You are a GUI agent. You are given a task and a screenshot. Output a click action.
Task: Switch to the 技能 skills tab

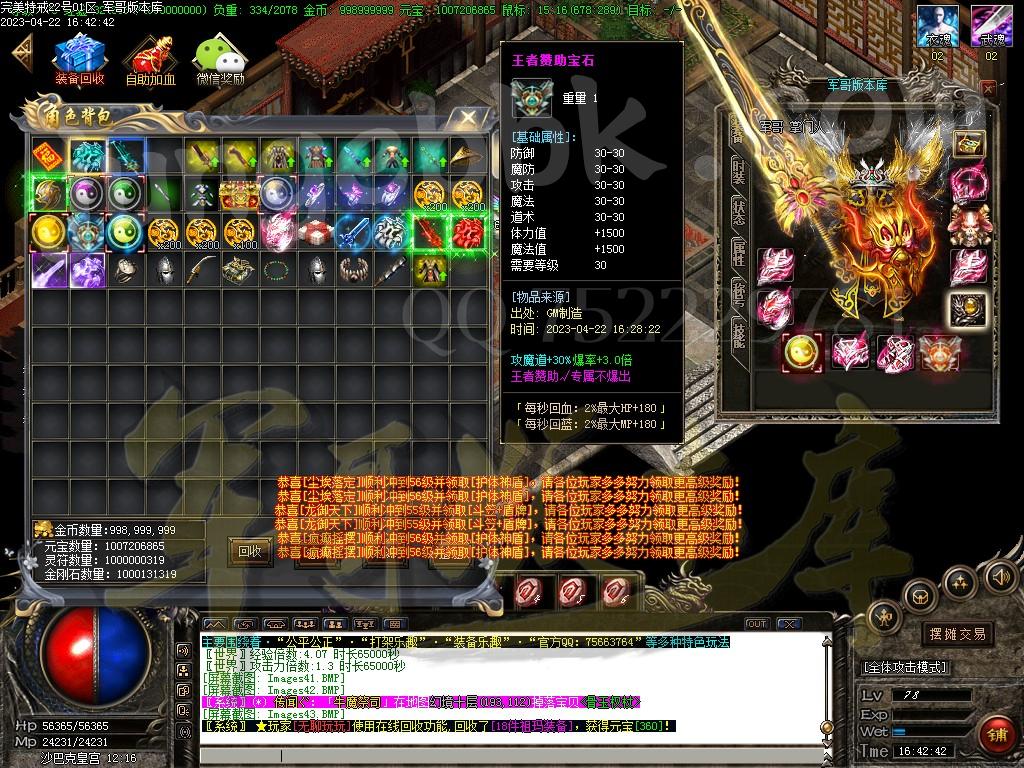coord(738,334)
